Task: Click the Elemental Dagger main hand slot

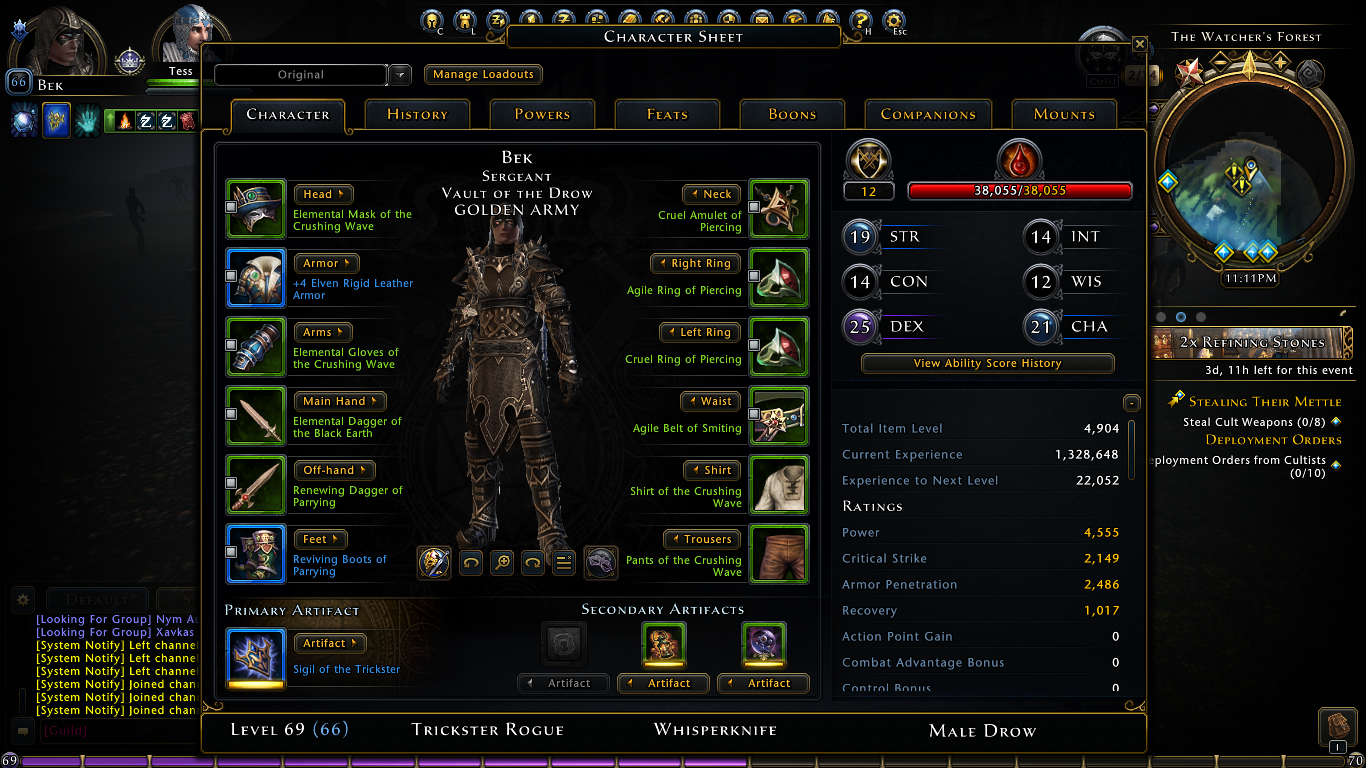Action: (x=256, y=415)
